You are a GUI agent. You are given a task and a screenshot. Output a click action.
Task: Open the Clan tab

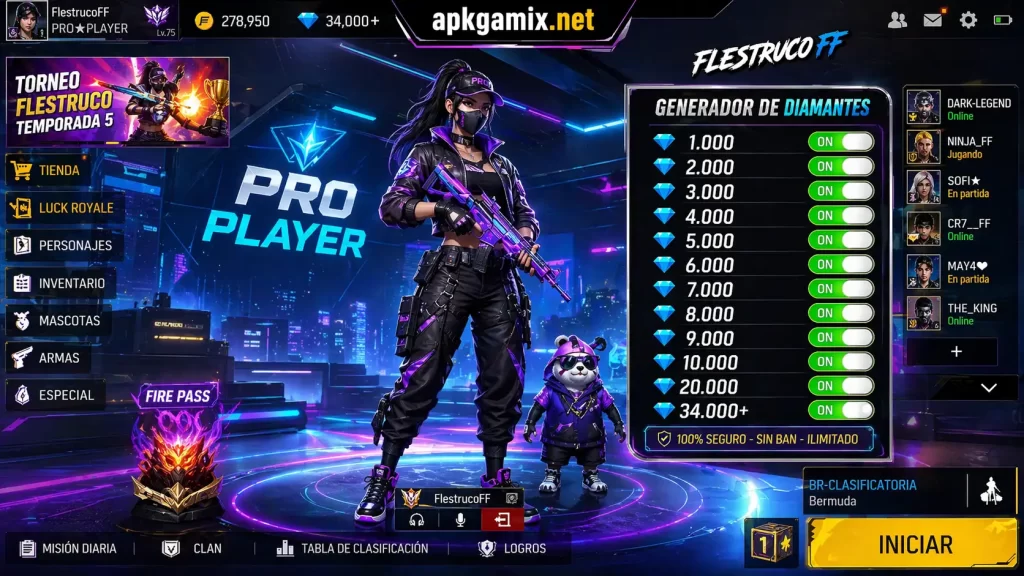pyautogui.click(x=194, y=548)
